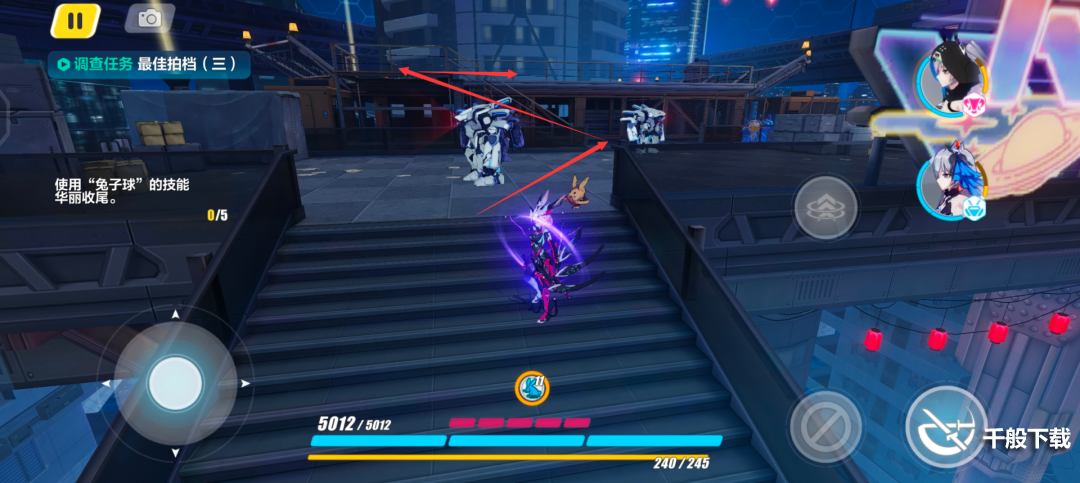Viewport: 1080px width, 483px height.
Task: Tap the virtual joystick center knob
Action: tap(175, 382)
